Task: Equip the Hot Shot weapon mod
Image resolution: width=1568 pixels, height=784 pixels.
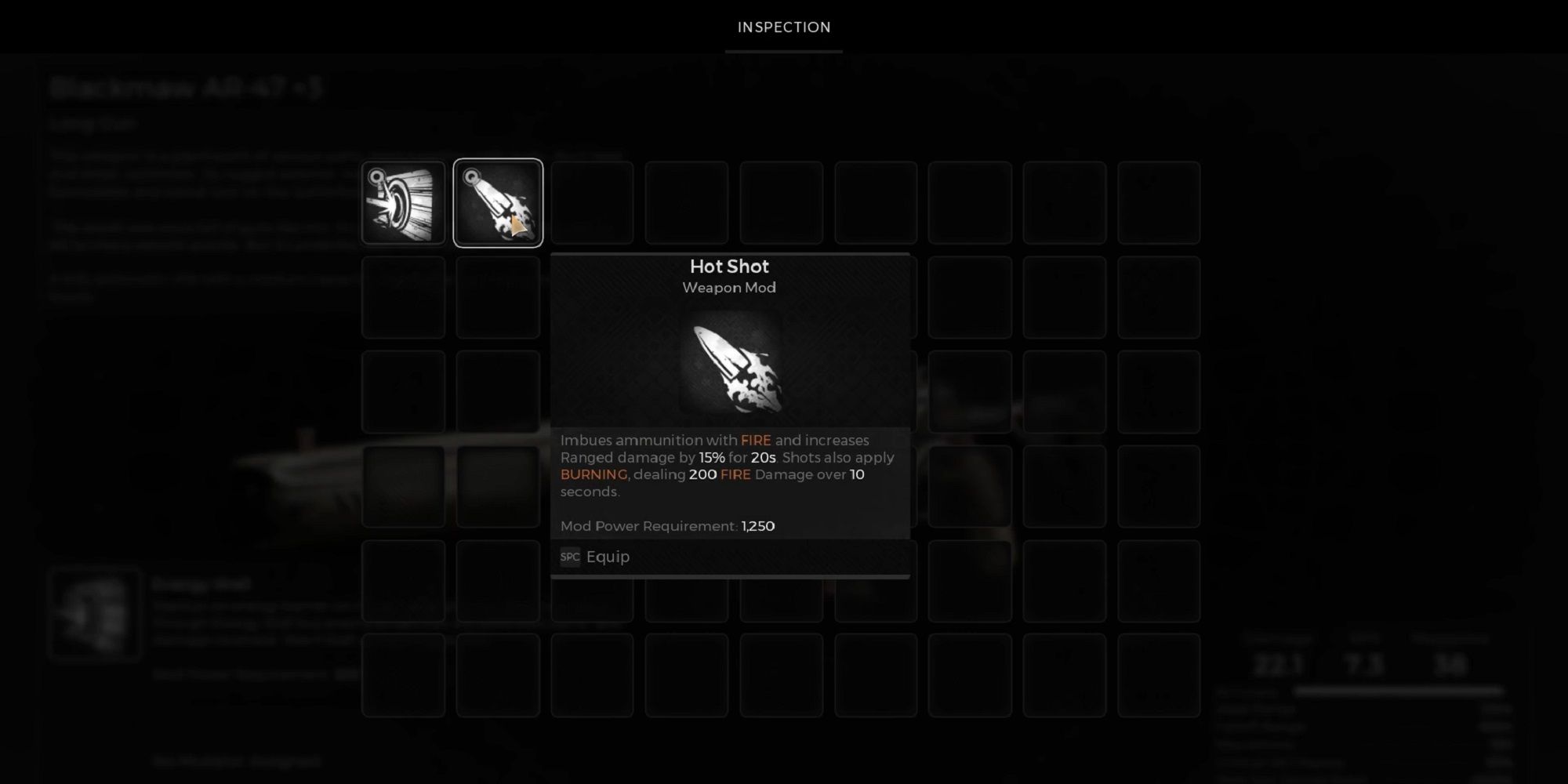Action: [609, 557]
